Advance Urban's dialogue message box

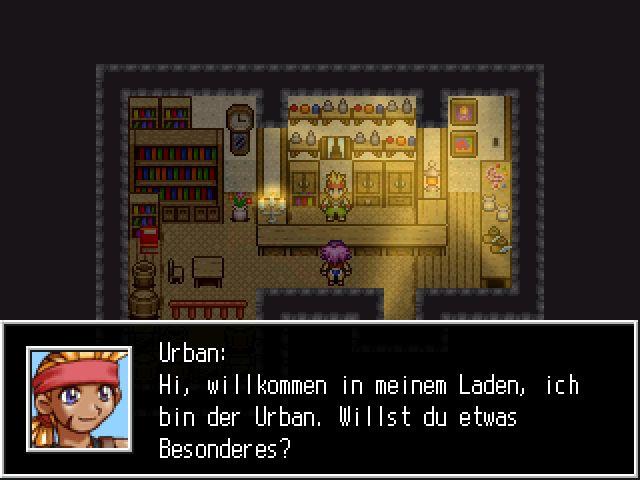(370, 400)
